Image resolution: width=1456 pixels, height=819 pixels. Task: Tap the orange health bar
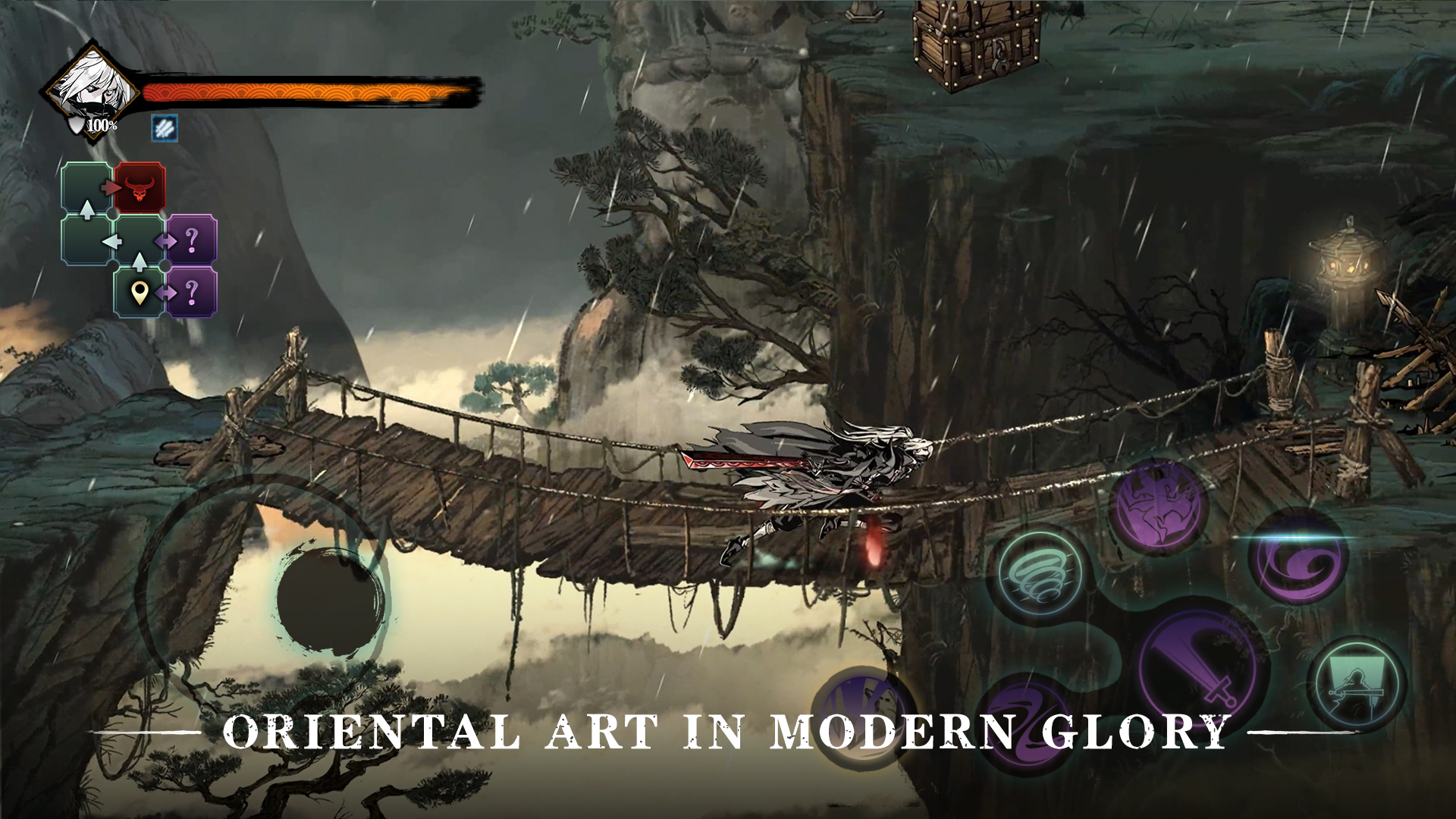[303, 93]
